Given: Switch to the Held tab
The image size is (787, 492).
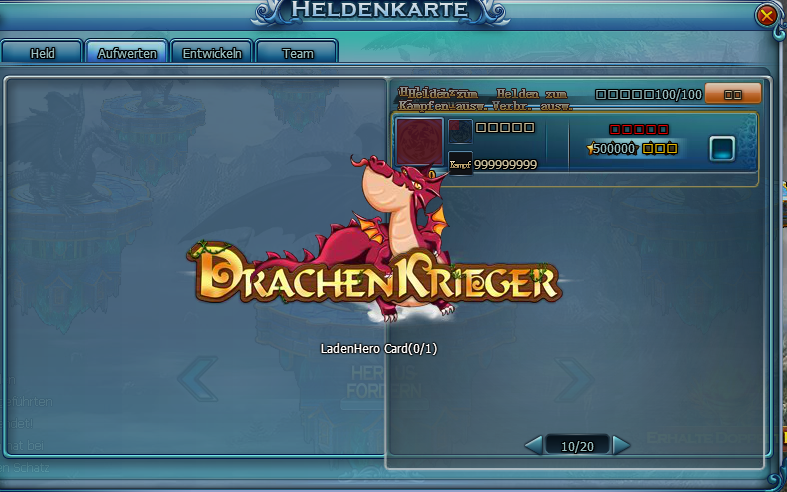Looking at the screenshot, I should [x=42, y=53].
